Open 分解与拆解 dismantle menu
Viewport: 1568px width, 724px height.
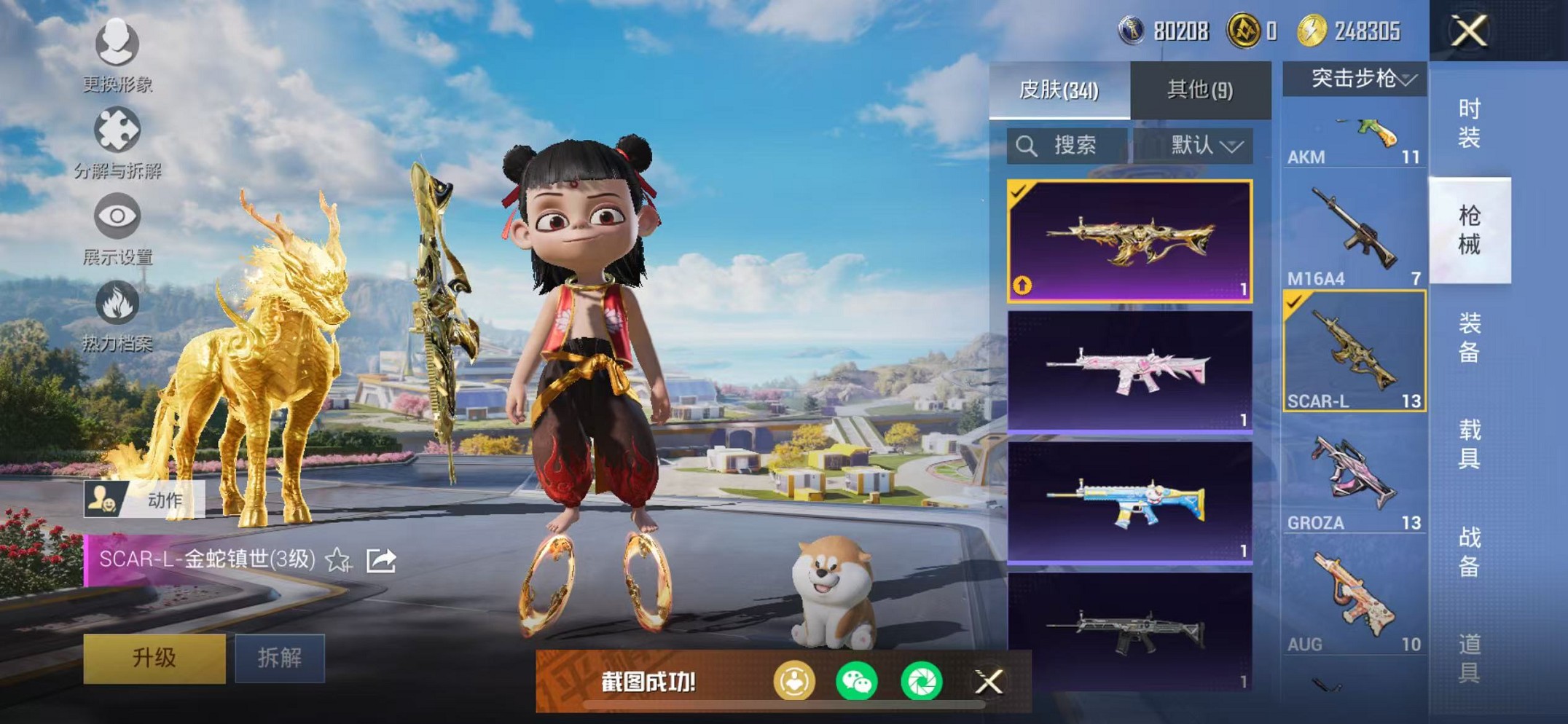117,143
